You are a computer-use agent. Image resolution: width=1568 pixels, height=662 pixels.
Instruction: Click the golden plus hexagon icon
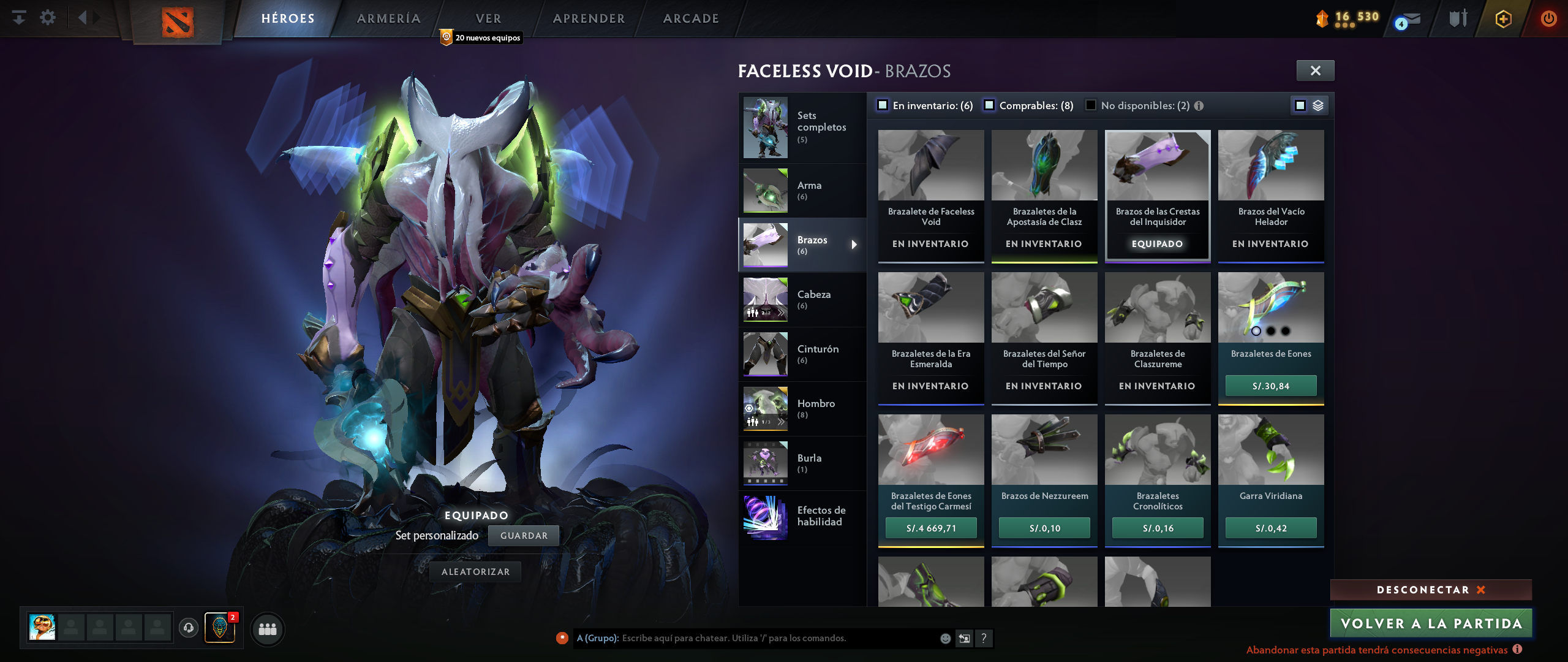1502,18
